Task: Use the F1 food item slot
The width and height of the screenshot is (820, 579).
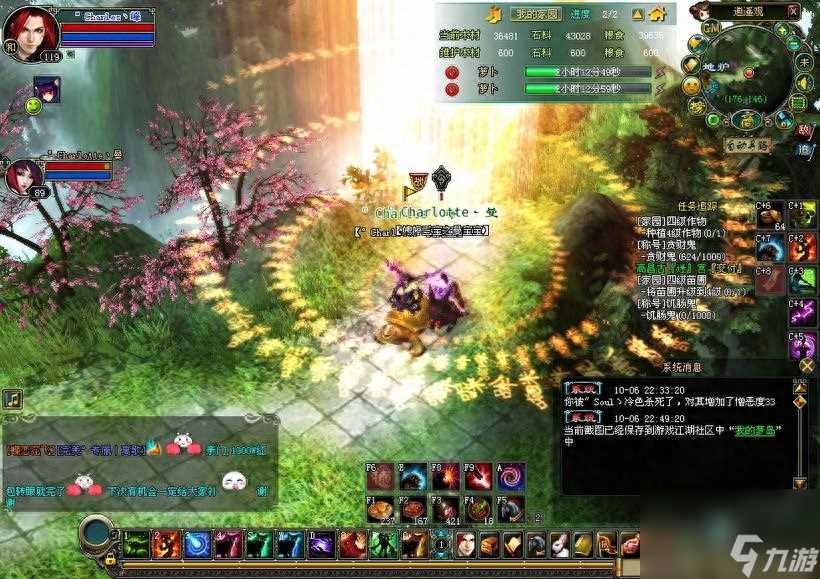Action: pyautogui.click(x=380, y=509)
